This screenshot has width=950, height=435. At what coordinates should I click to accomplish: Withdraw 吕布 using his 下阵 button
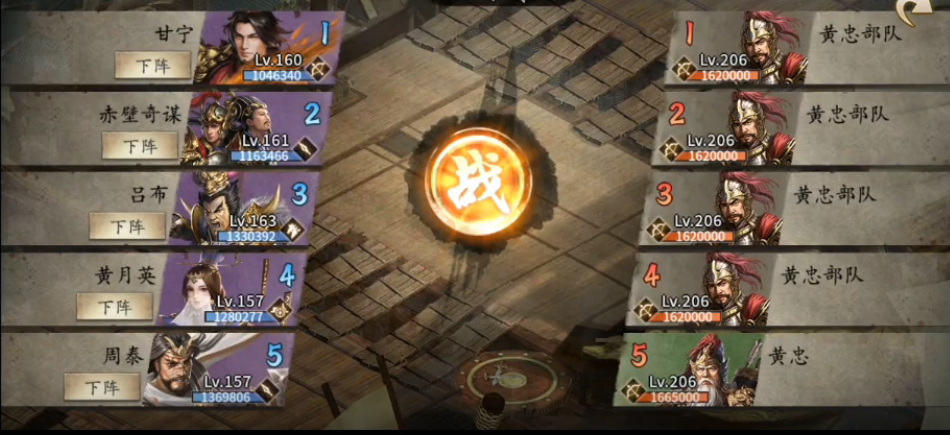coord(127,226)
